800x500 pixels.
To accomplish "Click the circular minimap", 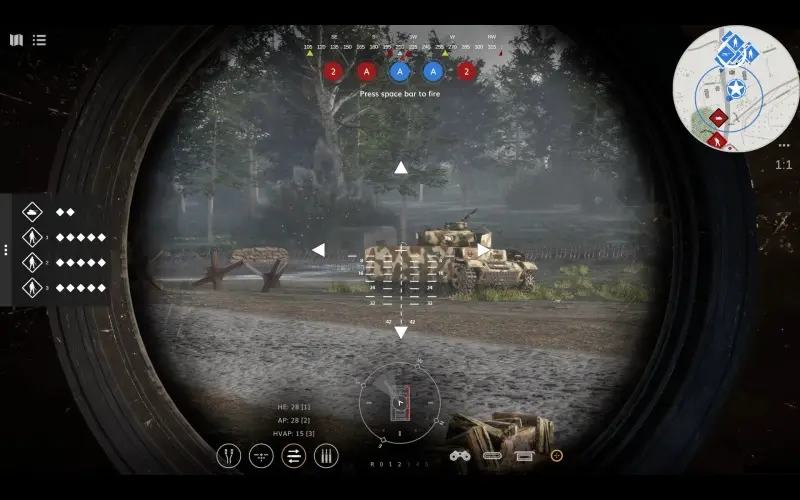I will coord(734,89).
